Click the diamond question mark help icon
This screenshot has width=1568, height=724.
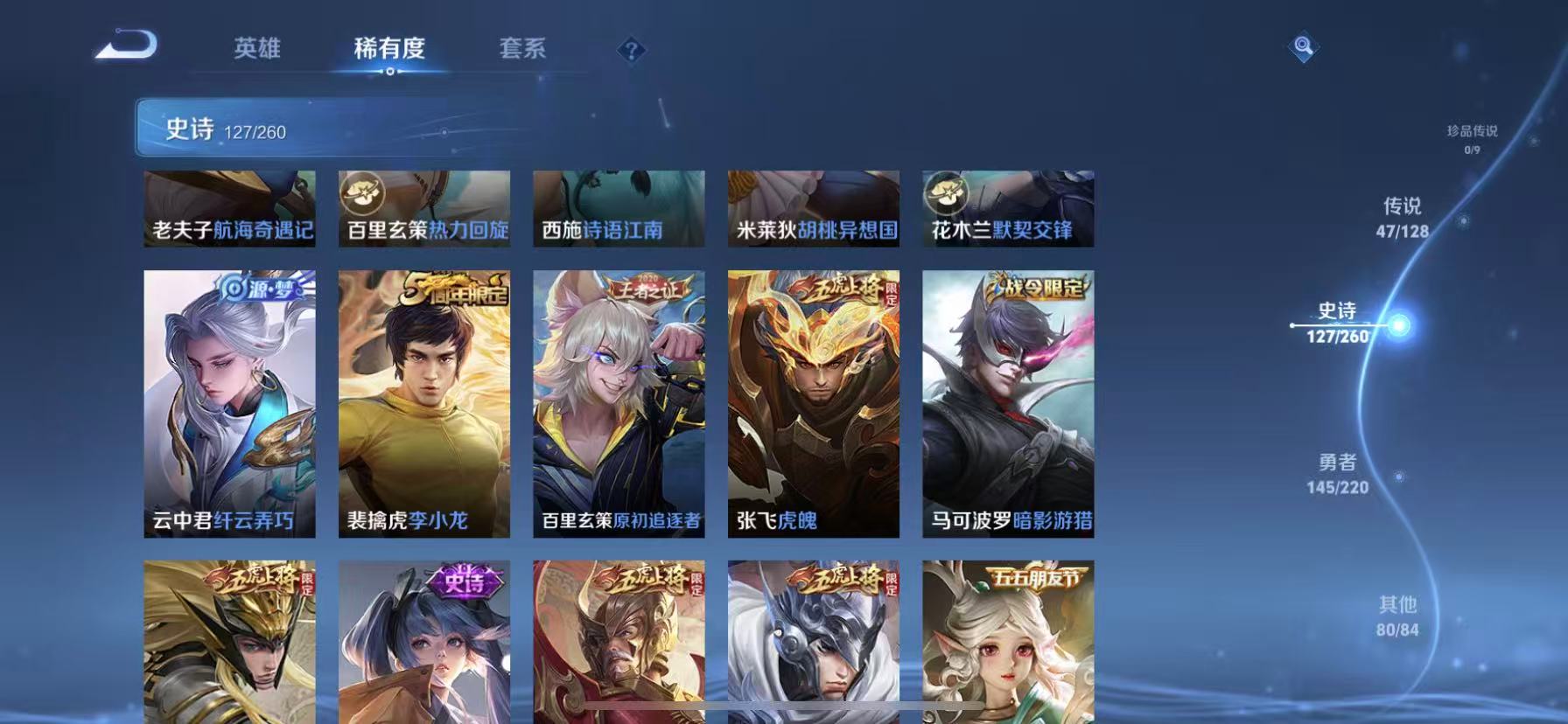point(633,51)
